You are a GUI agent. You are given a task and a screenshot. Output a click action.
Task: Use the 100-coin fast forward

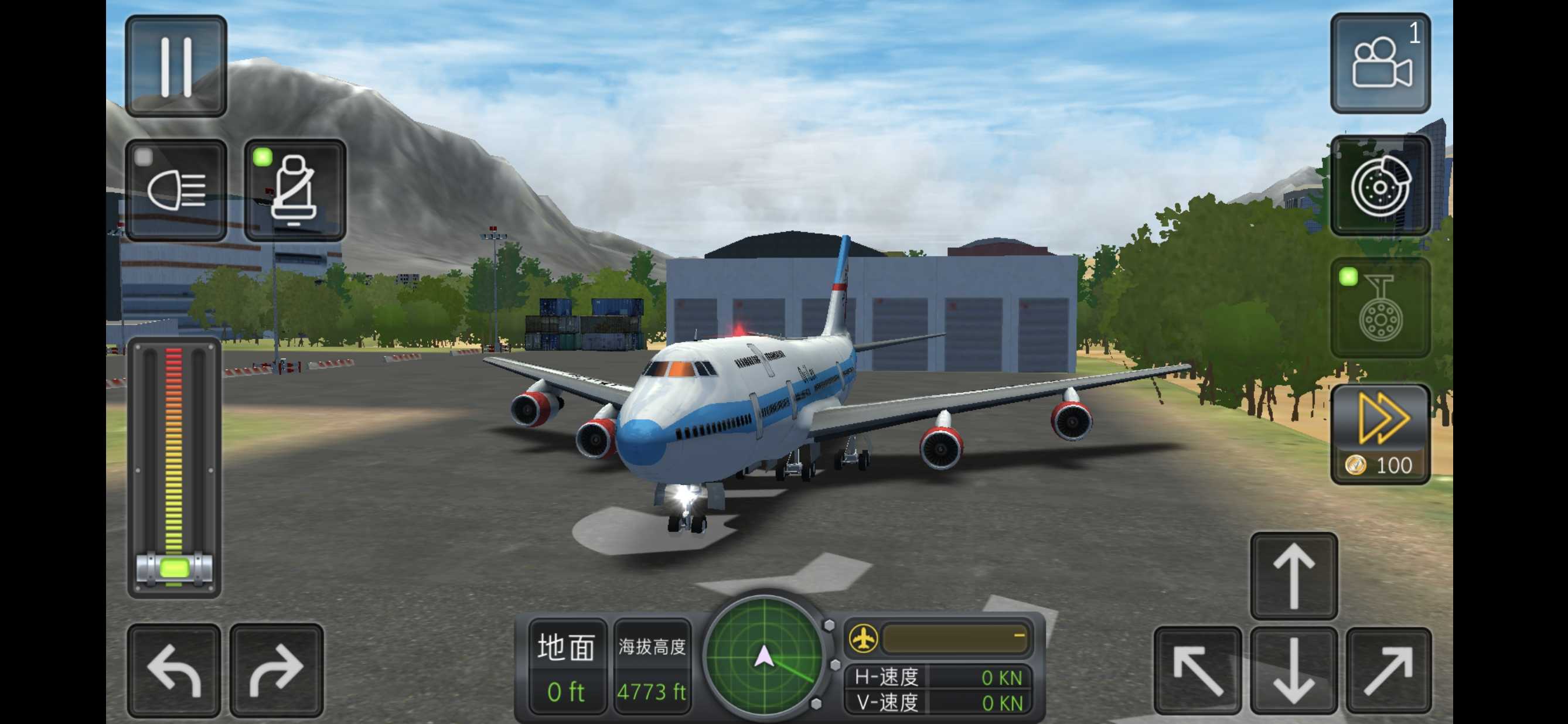(1380, 435)
